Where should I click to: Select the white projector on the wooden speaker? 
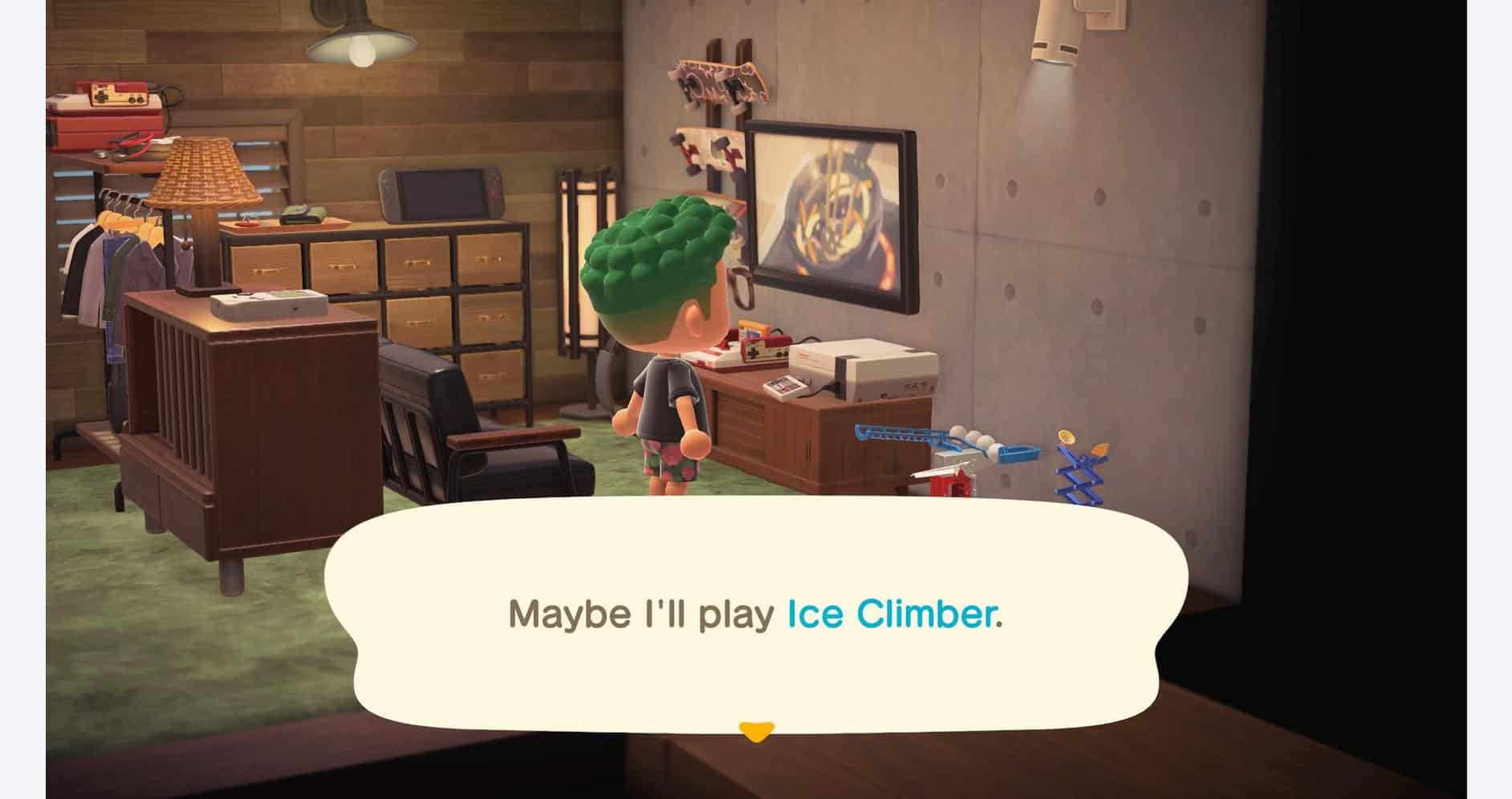266,303
